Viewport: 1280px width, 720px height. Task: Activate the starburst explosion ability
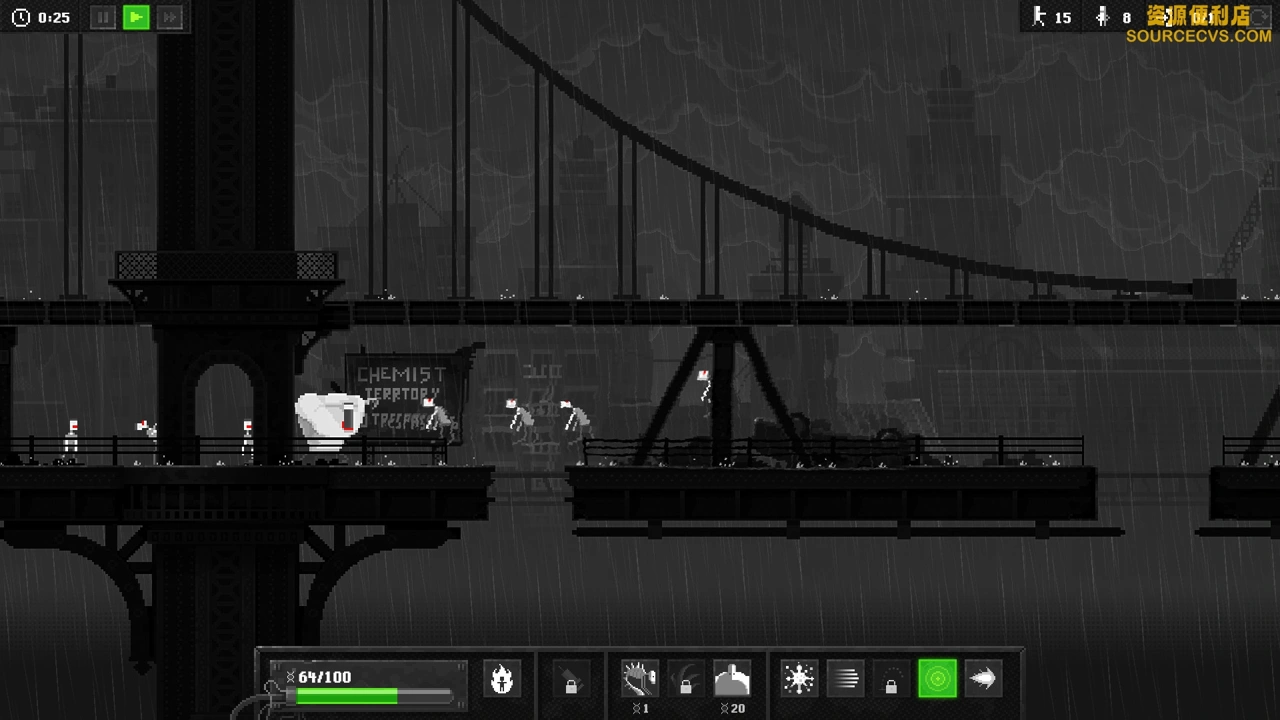(x=799, y=679)
